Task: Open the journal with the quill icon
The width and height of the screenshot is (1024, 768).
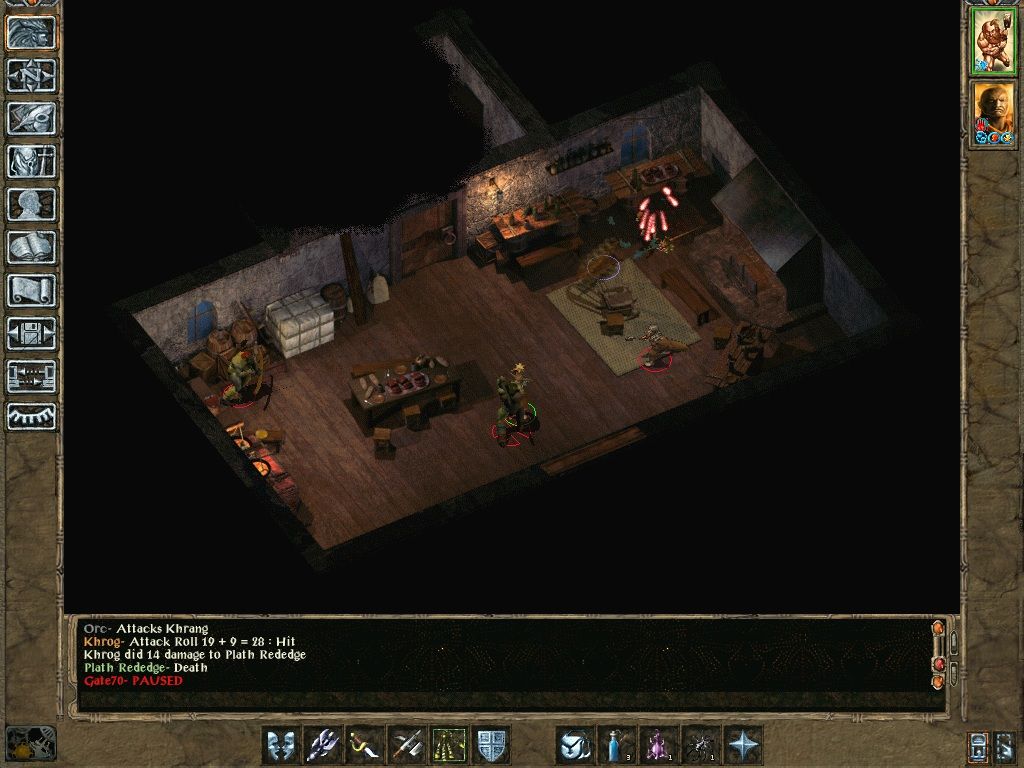Action: (x=31, y=118)
